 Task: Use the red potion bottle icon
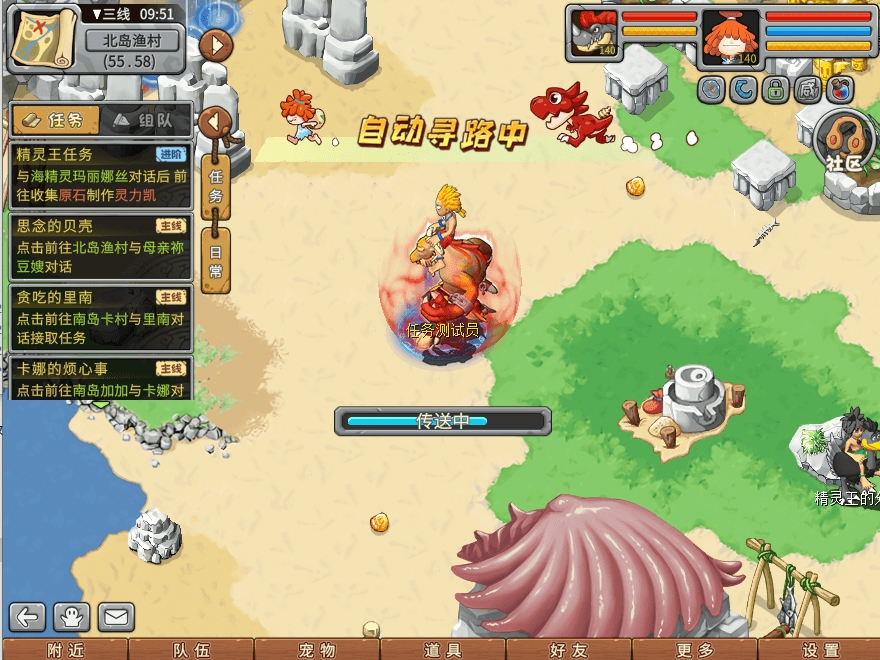pos(840,90)
